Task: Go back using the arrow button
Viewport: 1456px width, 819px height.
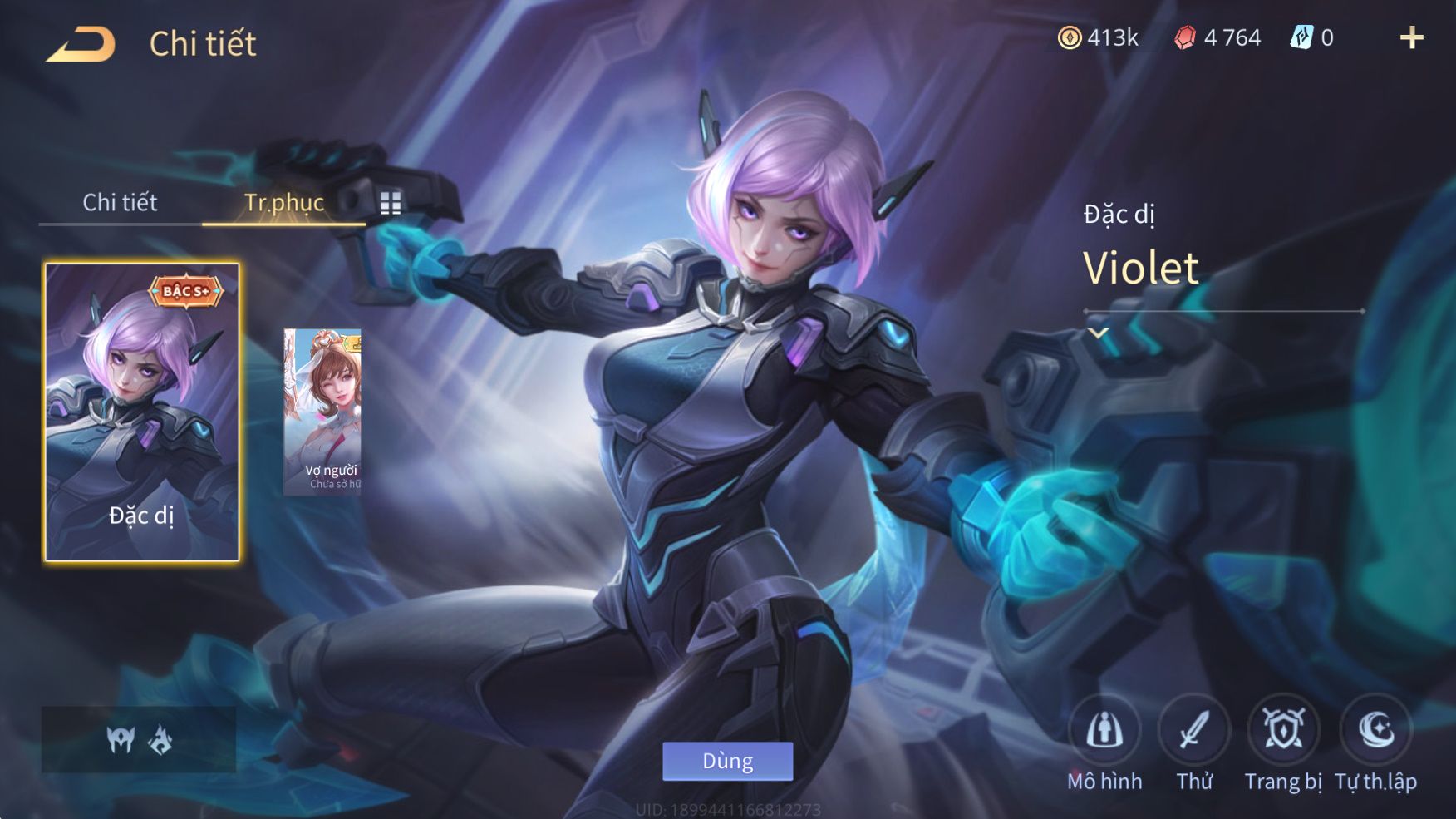Action: pos(81,44)
